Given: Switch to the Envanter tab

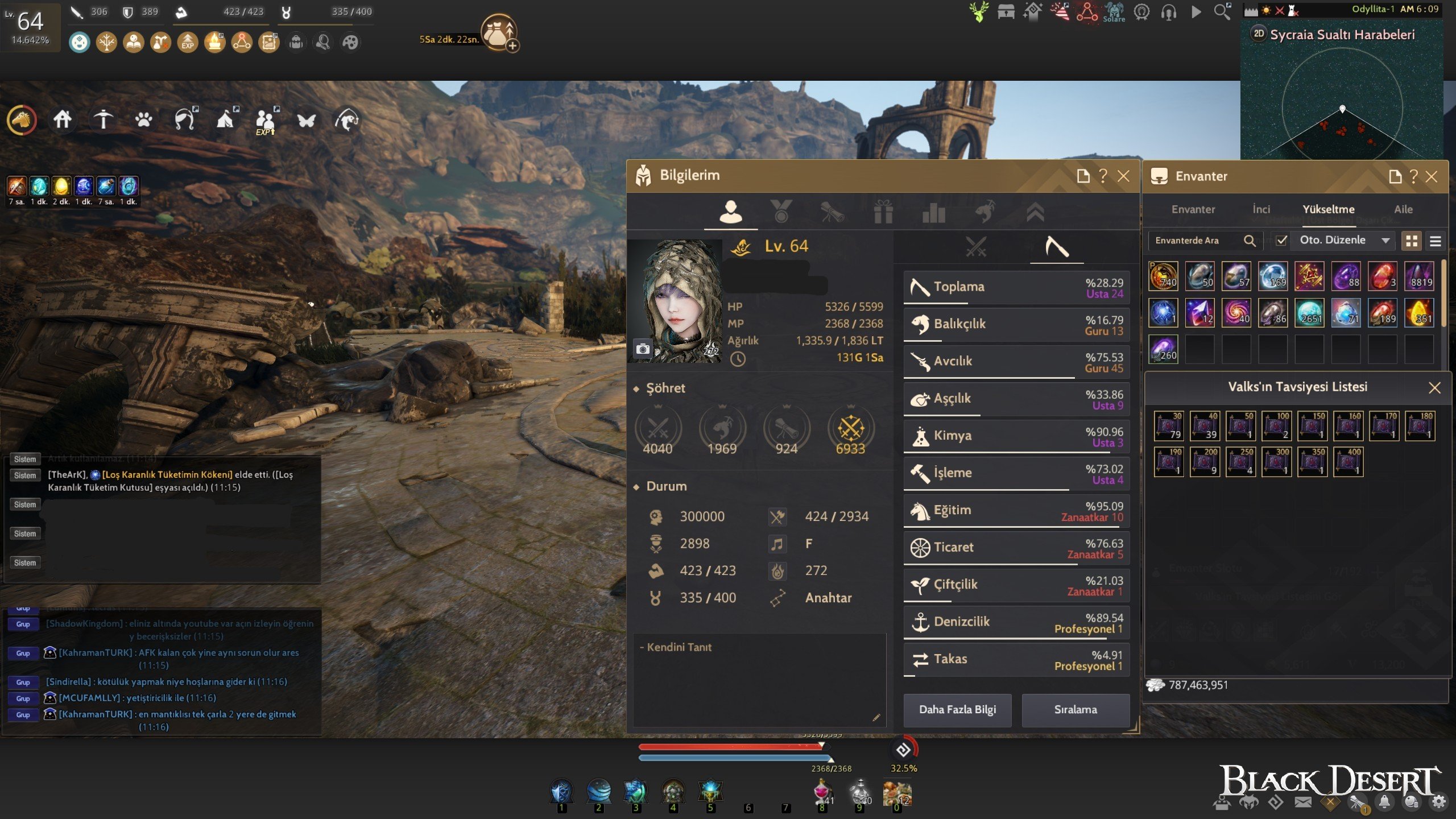Looking at the screenshot, I should click(x=1193, y=209).
